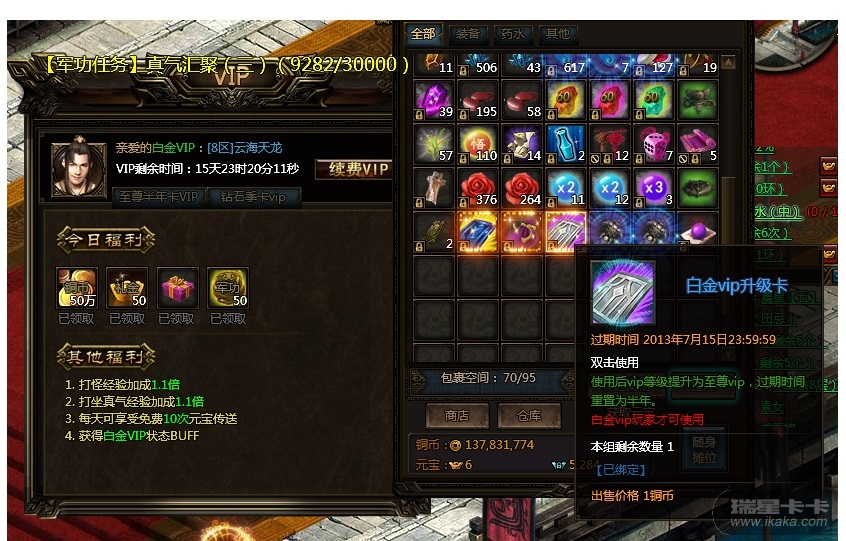Switch to the 至尊半年卡VIP tab
Viewport: 846px width, 541px height.
158,196
